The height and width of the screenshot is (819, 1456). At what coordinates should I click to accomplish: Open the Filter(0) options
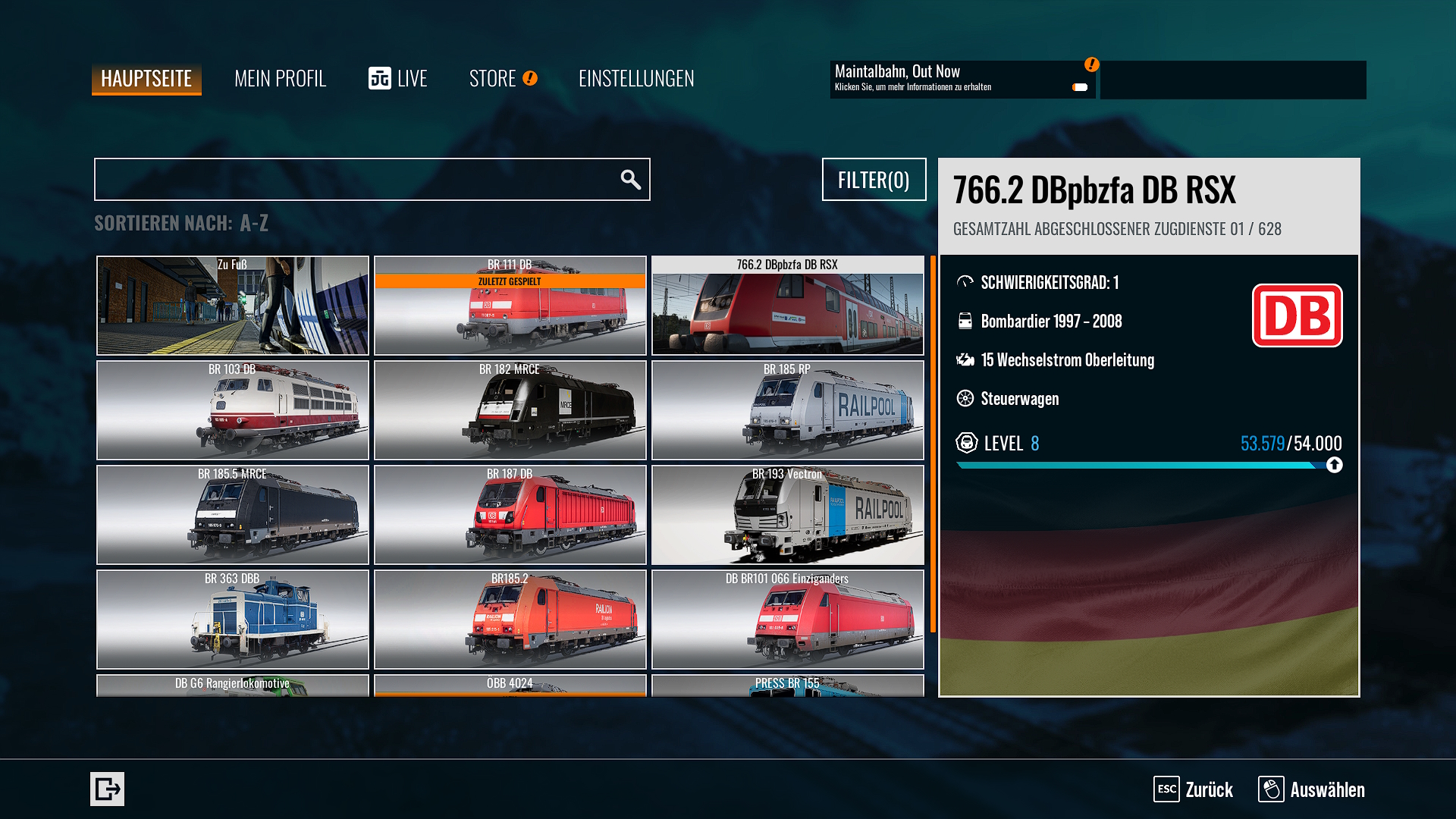tap(874, 180)
